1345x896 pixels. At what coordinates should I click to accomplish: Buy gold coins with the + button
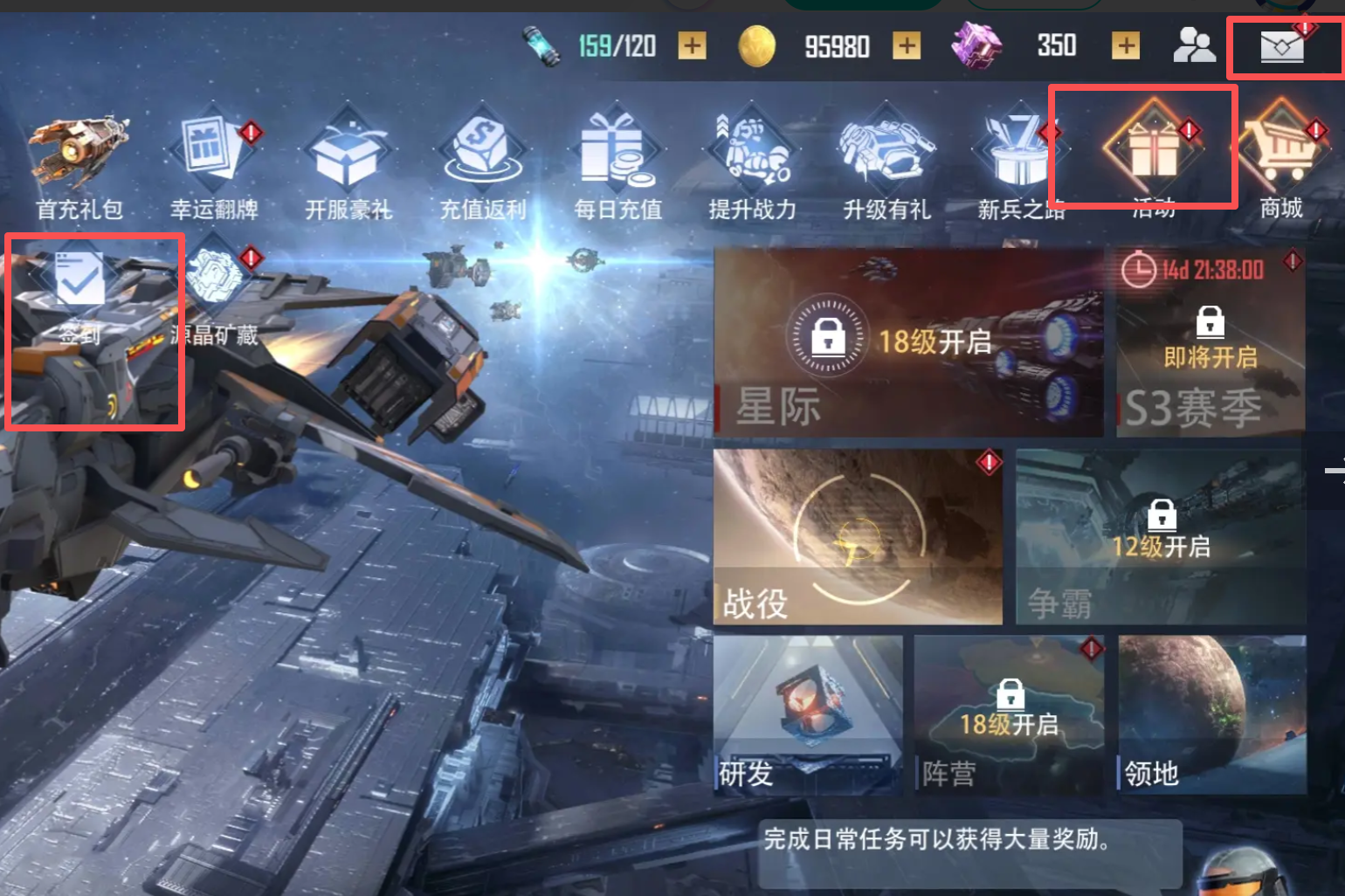[x=906, y=45]
